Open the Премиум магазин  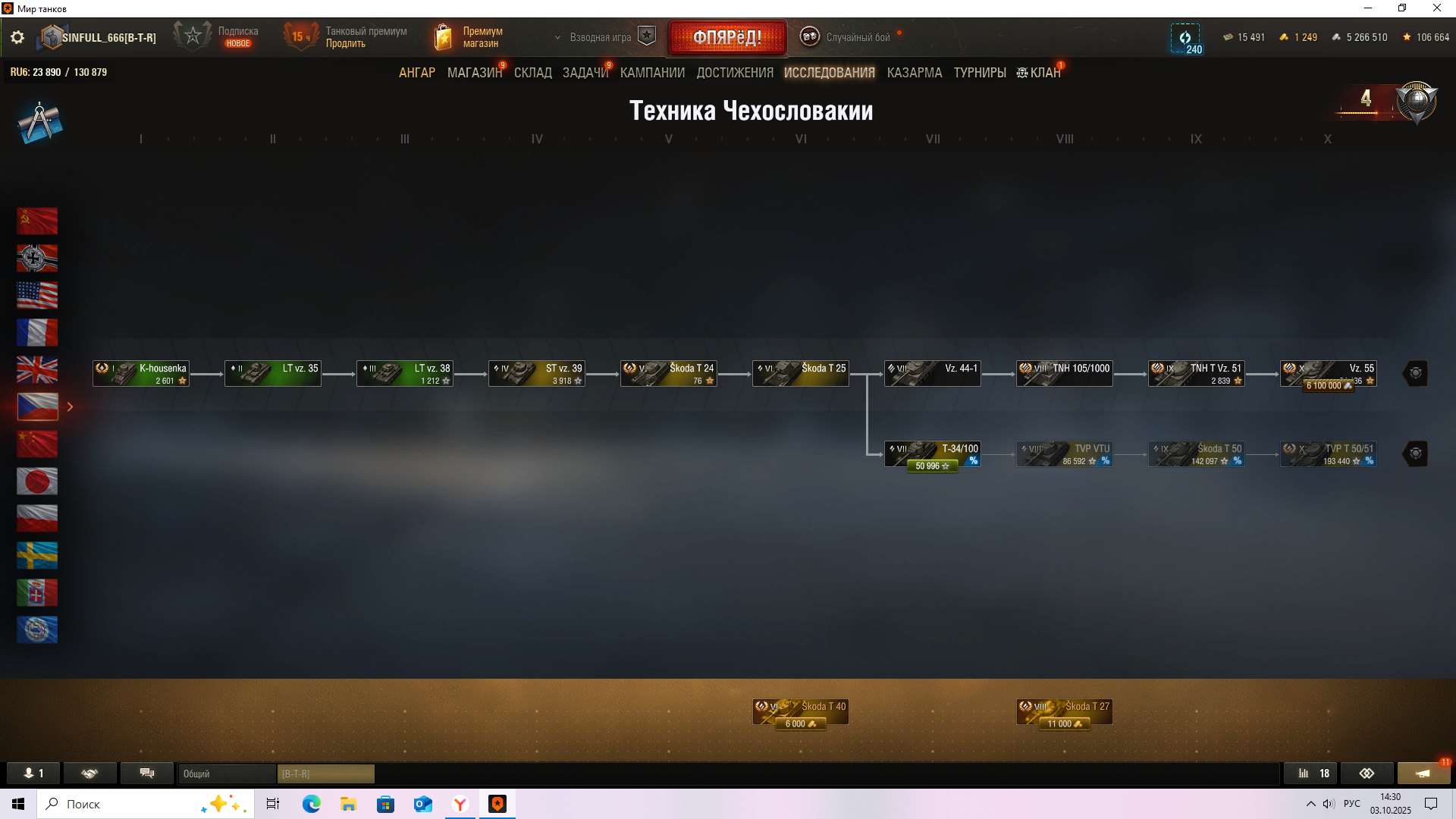[469, 37]
